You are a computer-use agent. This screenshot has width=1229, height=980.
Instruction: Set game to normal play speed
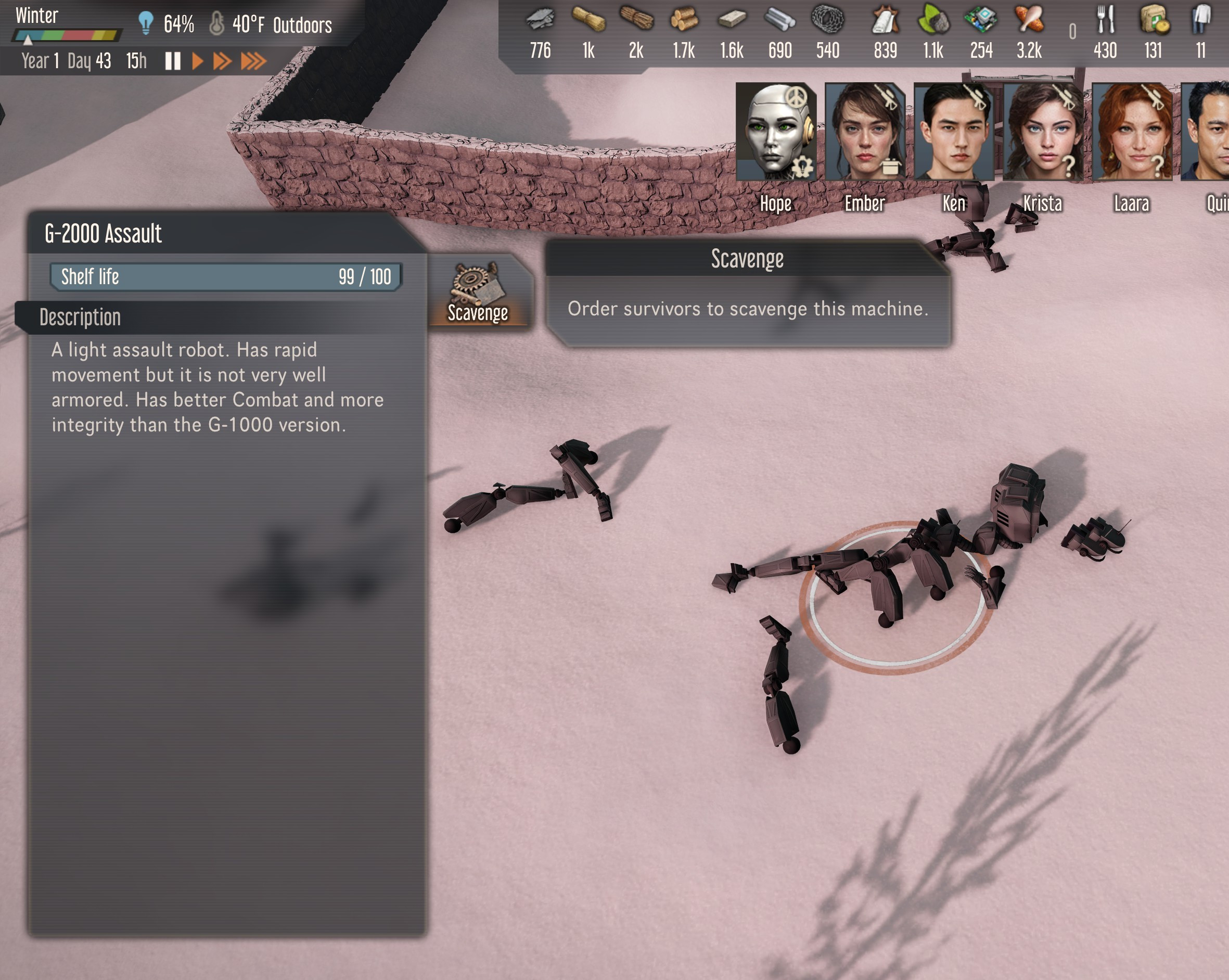(x=198, y=61)
